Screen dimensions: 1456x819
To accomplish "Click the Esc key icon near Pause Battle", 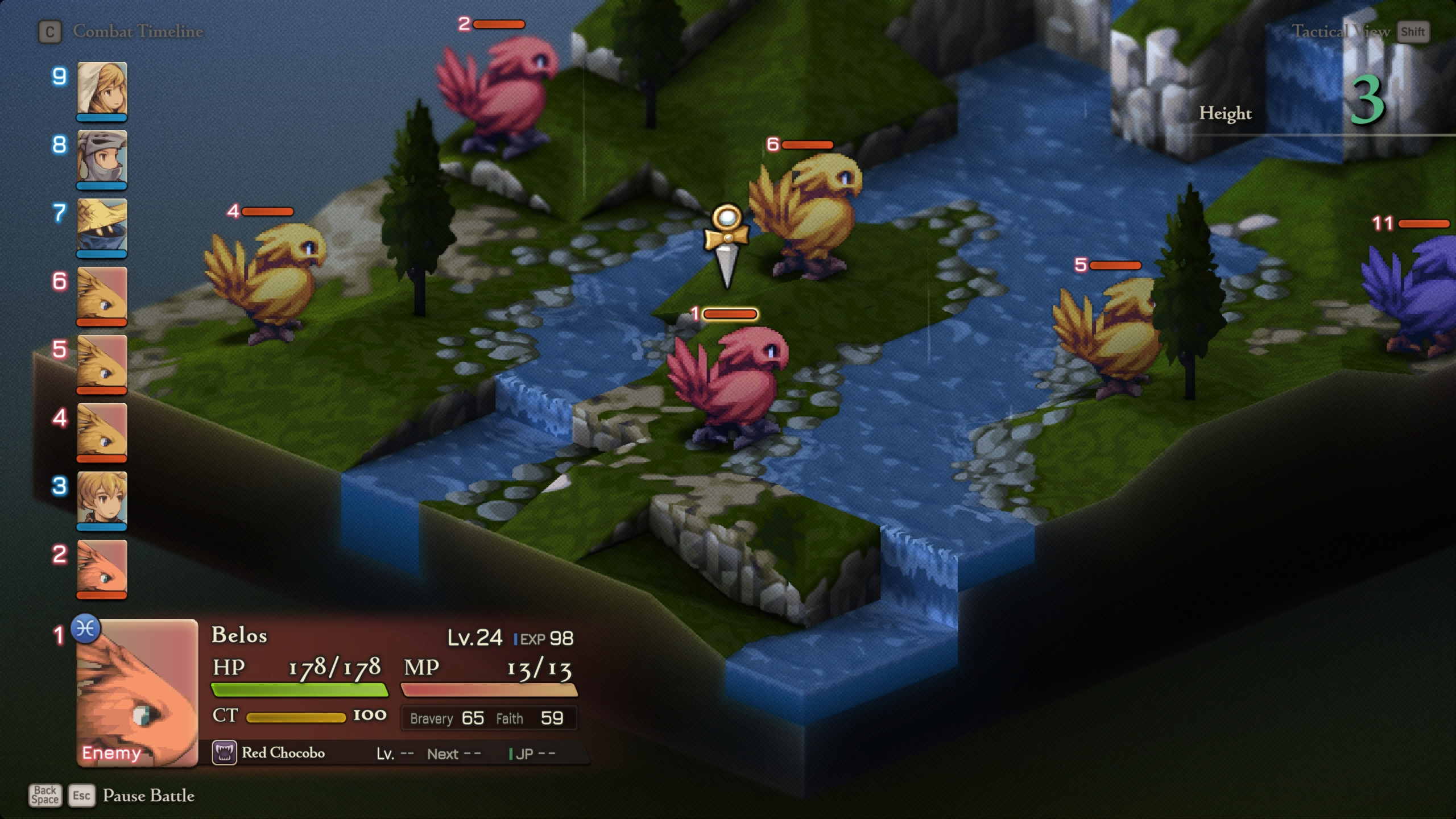I will coord(82,796).
